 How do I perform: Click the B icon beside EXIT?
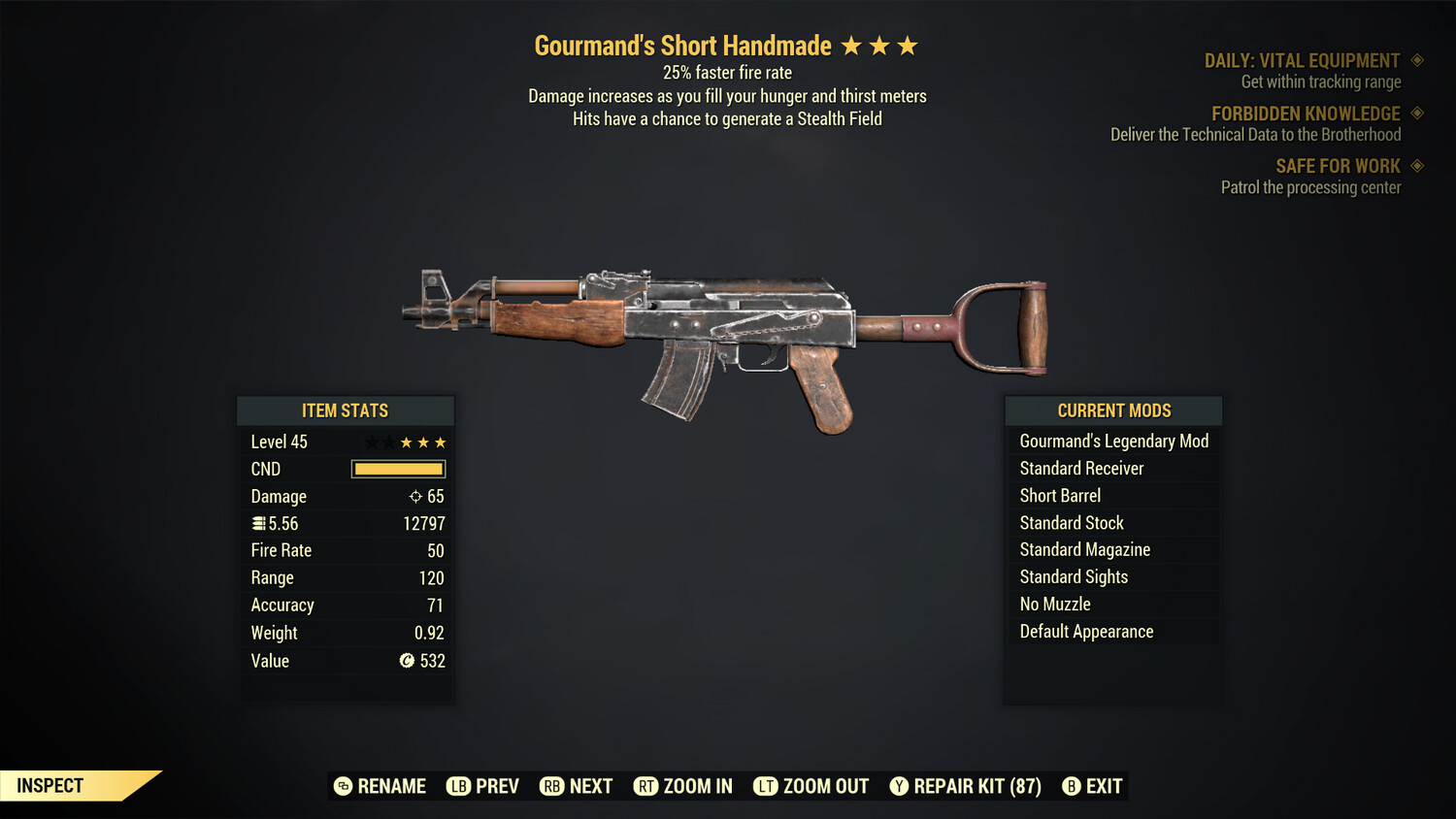click(1072, 786)
